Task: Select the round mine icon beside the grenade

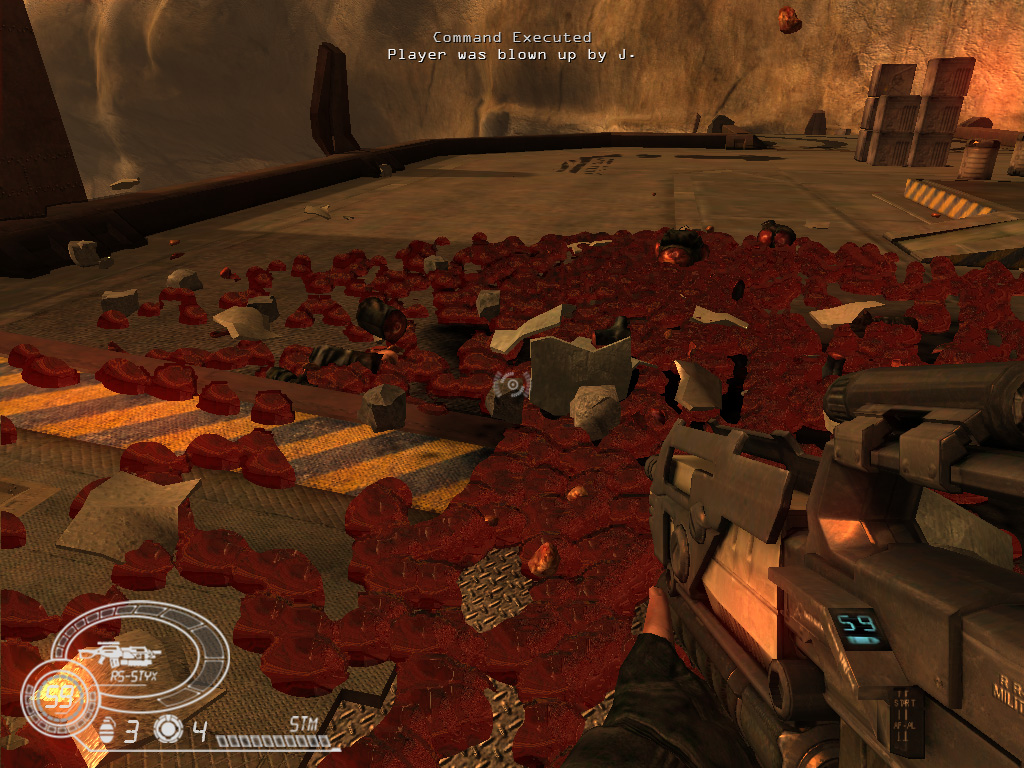Action: tap(167, 731)
